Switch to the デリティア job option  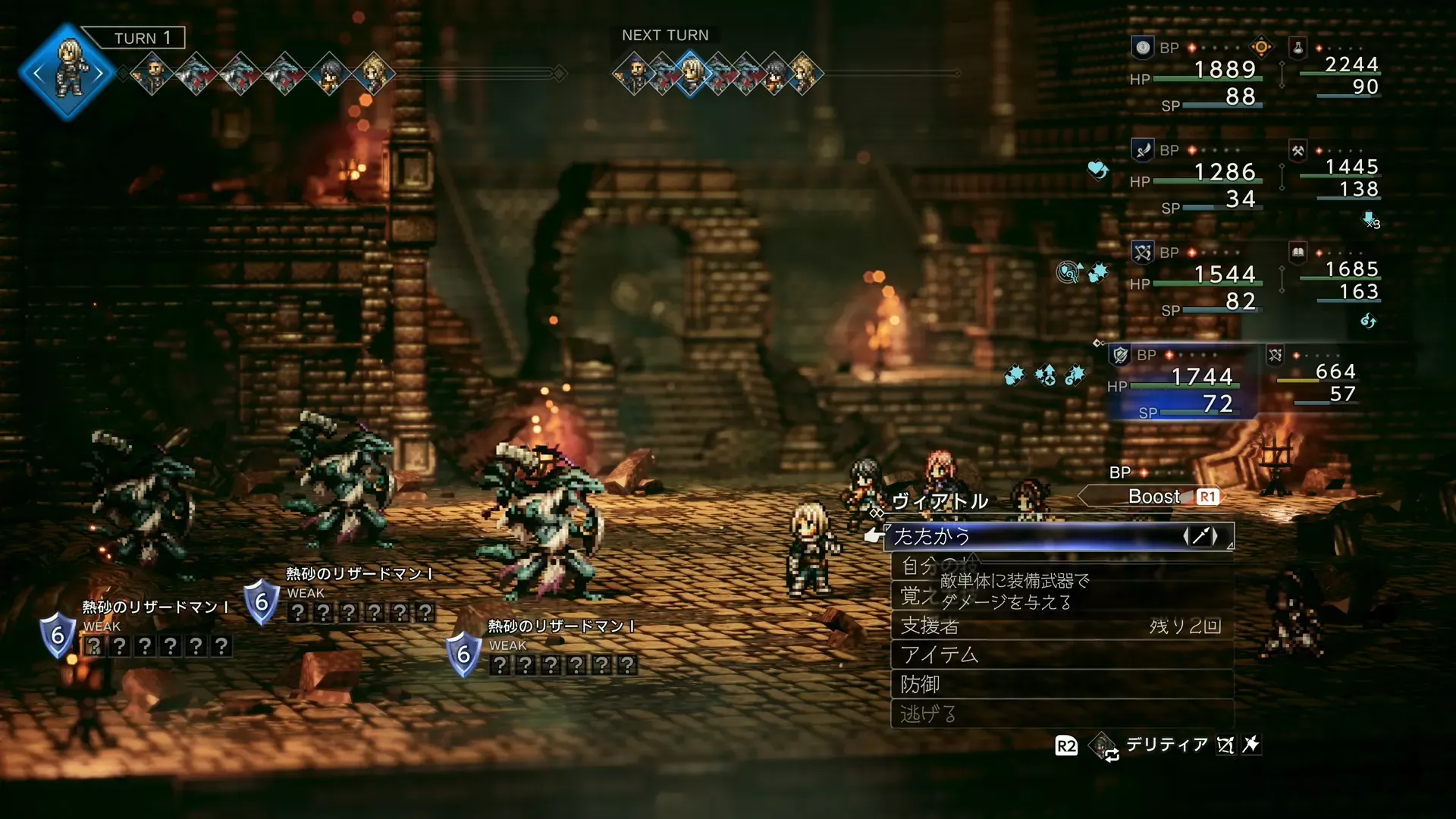pyautogui.click(x=1166, y=745)
